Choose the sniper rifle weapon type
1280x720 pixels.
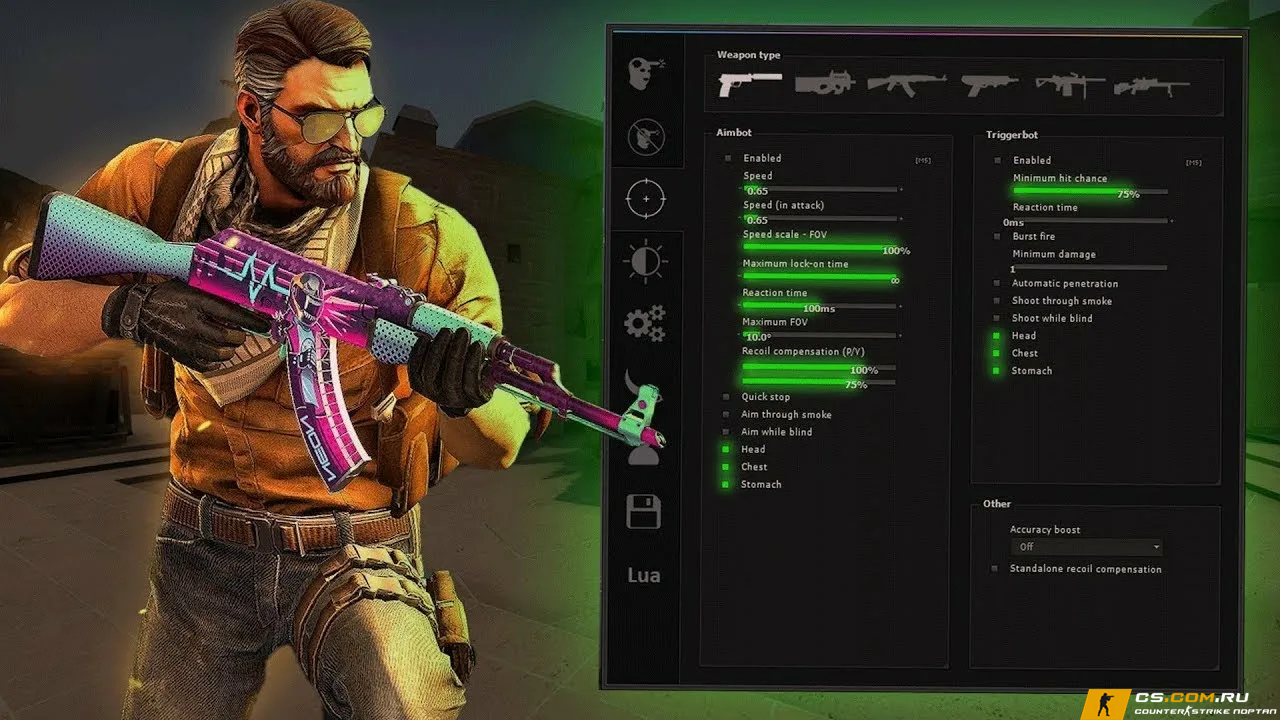click(x=1151, y=86)
